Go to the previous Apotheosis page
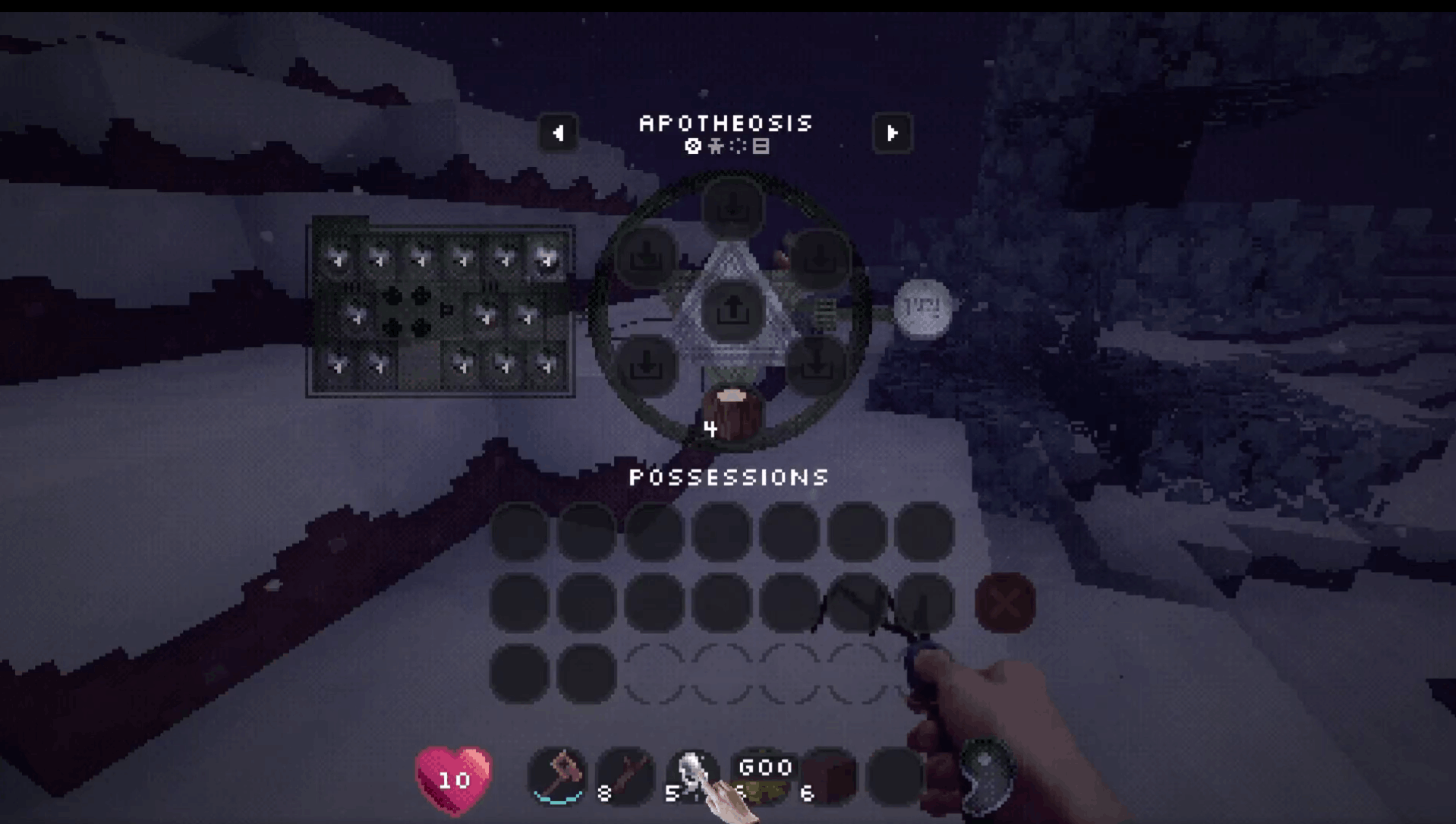 [x=559, y=133]
